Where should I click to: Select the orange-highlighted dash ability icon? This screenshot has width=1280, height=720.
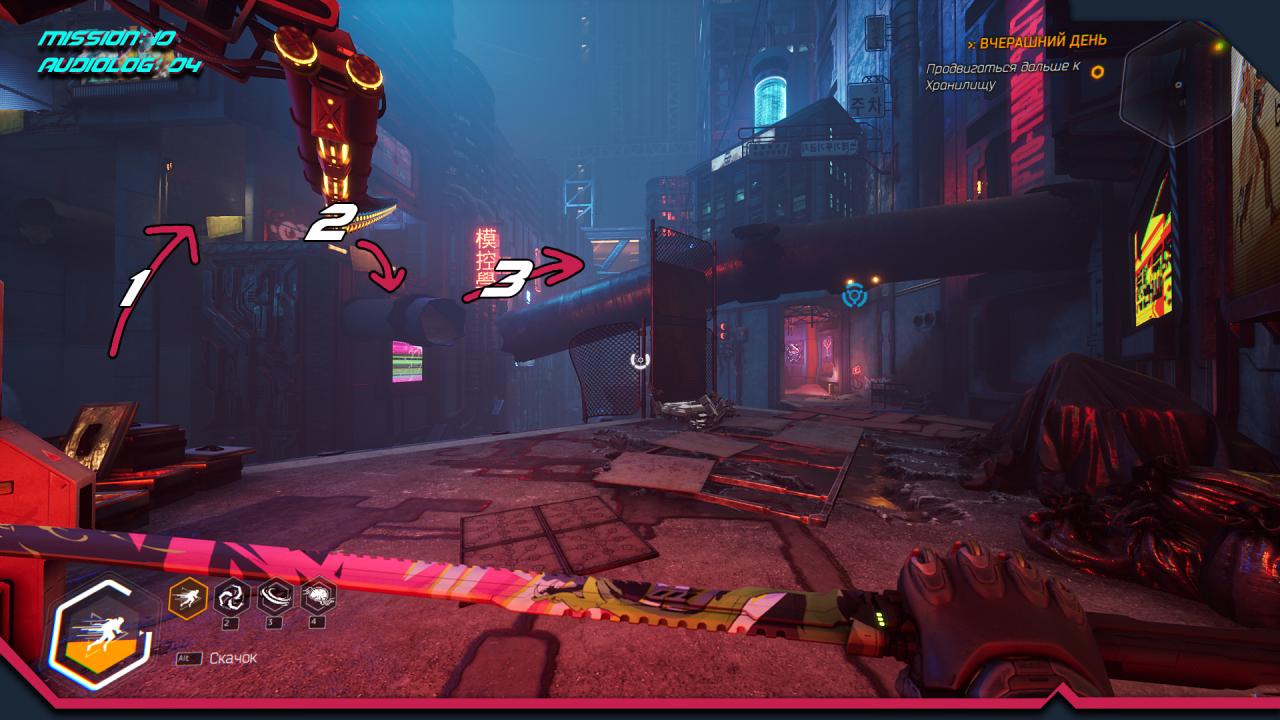click(188, 598)
